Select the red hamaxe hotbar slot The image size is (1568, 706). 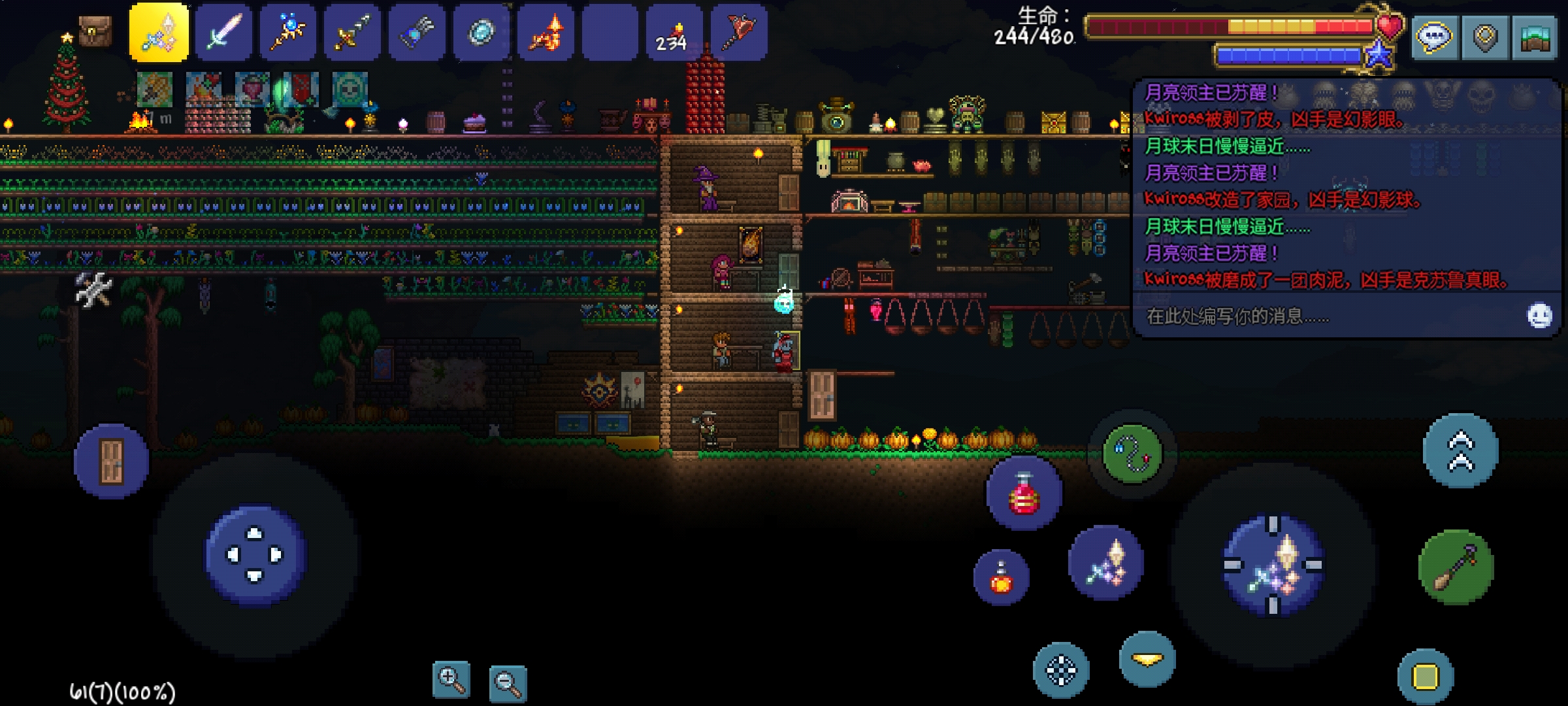pyautogui.click(x=739, y=33)
